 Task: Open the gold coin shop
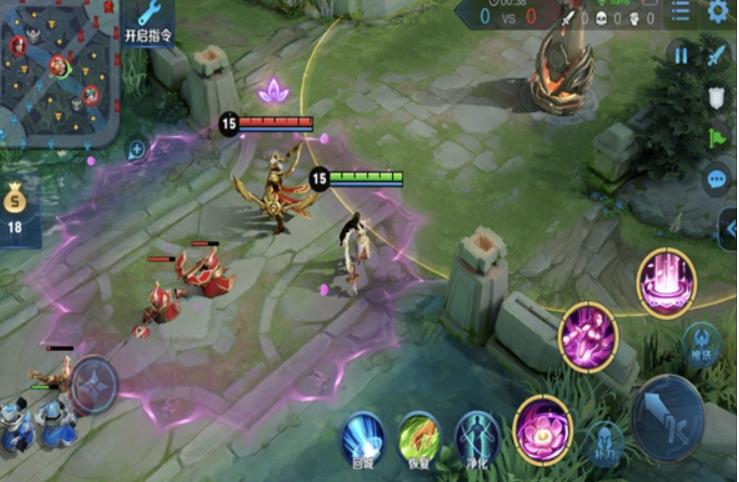click(16, 211)
